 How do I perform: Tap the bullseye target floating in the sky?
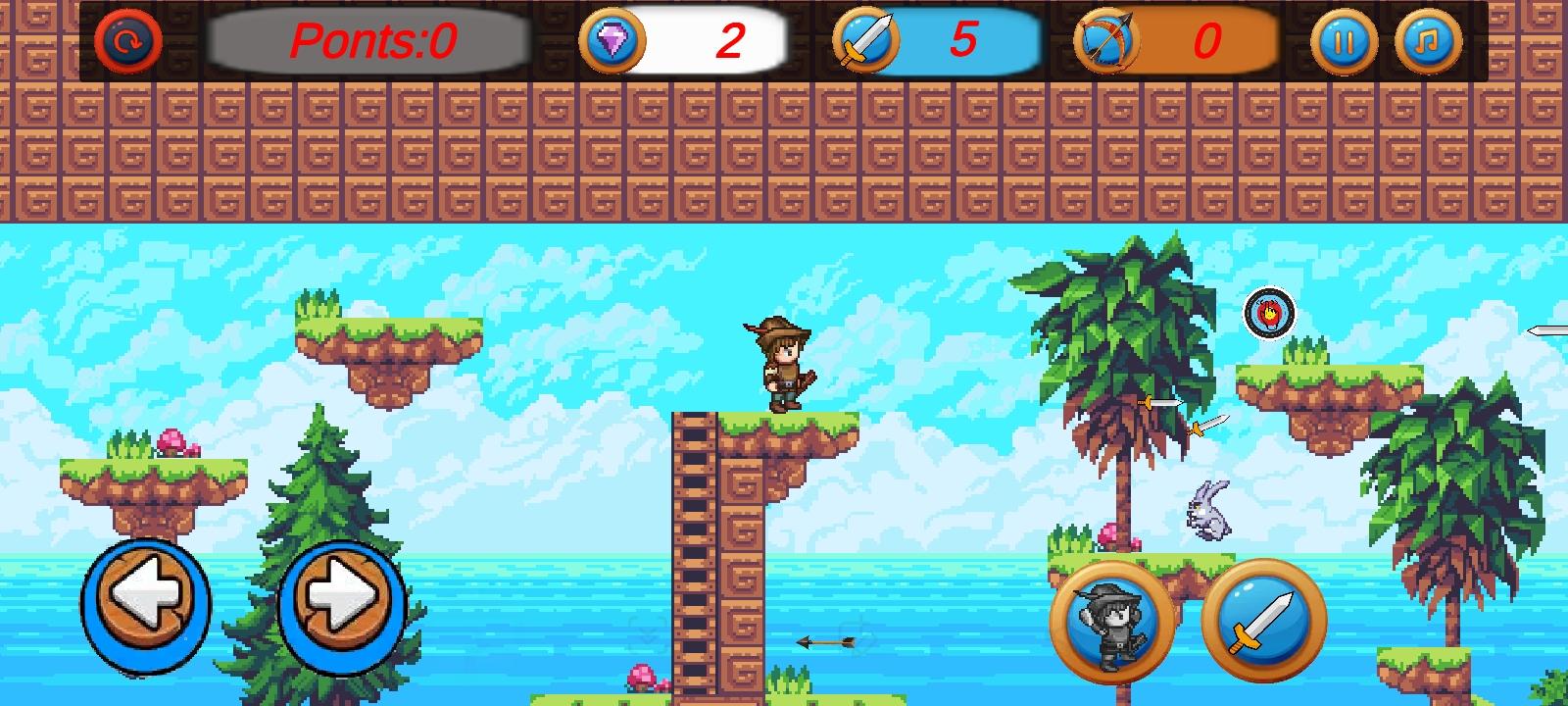click(1268, 314)
